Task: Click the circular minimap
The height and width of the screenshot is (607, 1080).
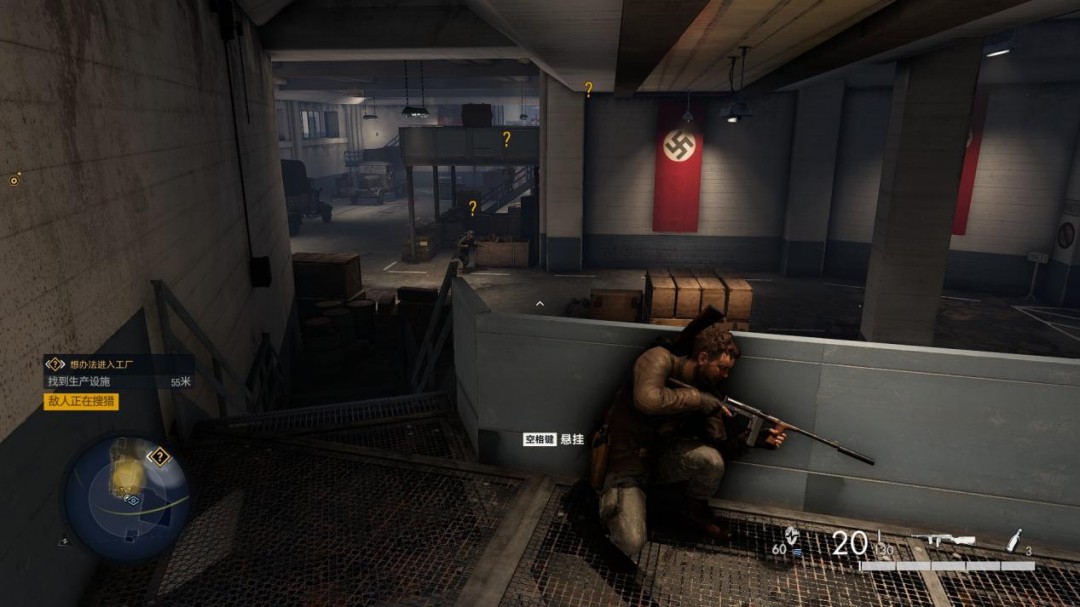Action: click(x=128, y=497)
